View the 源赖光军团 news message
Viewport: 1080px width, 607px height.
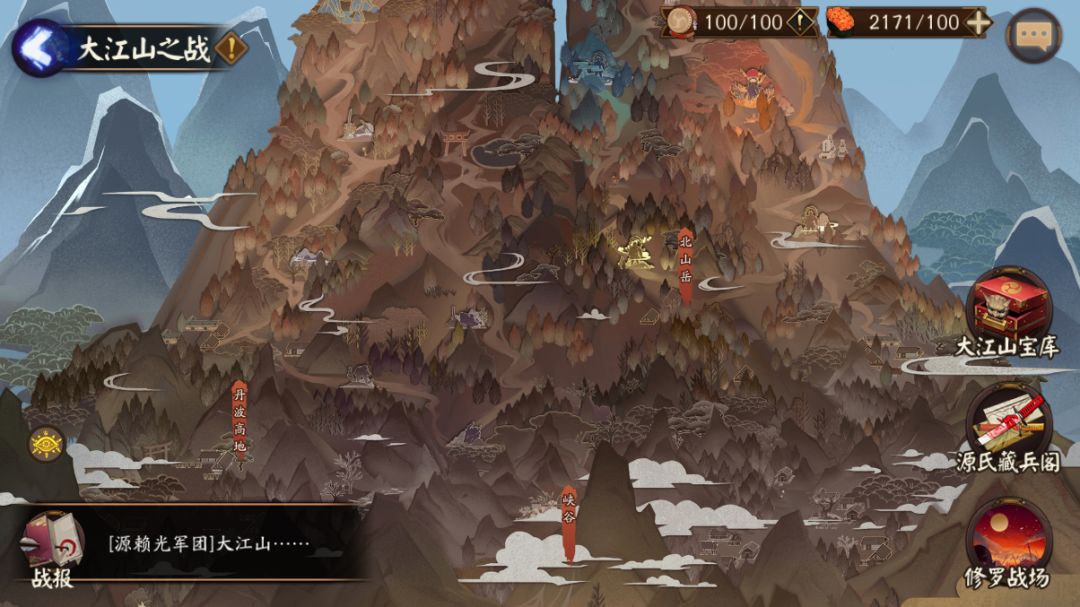(x=210, y=546)
